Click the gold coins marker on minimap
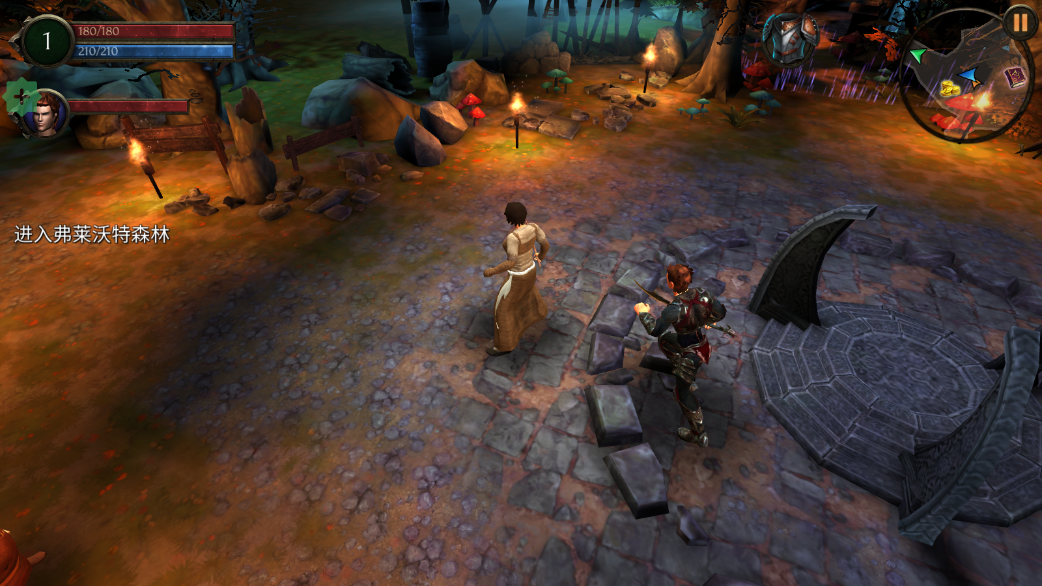1042x586 pixels. point(948,90)
